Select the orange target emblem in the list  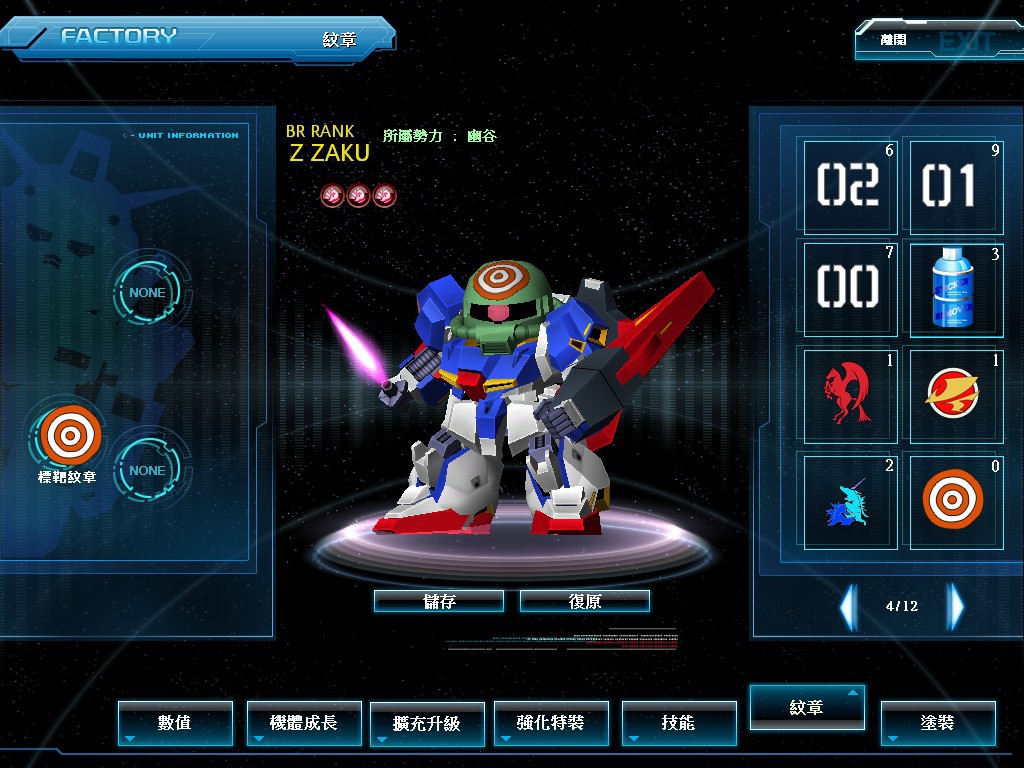(955, 499)
